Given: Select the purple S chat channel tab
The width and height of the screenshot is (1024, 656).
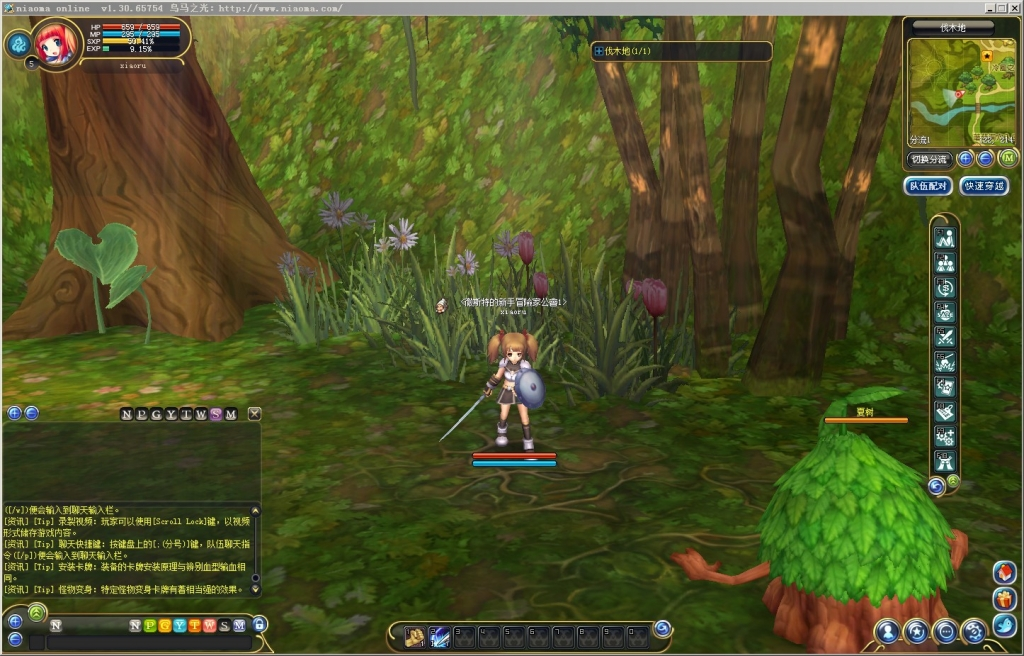Looking at the screenshot, I should 216,414.
